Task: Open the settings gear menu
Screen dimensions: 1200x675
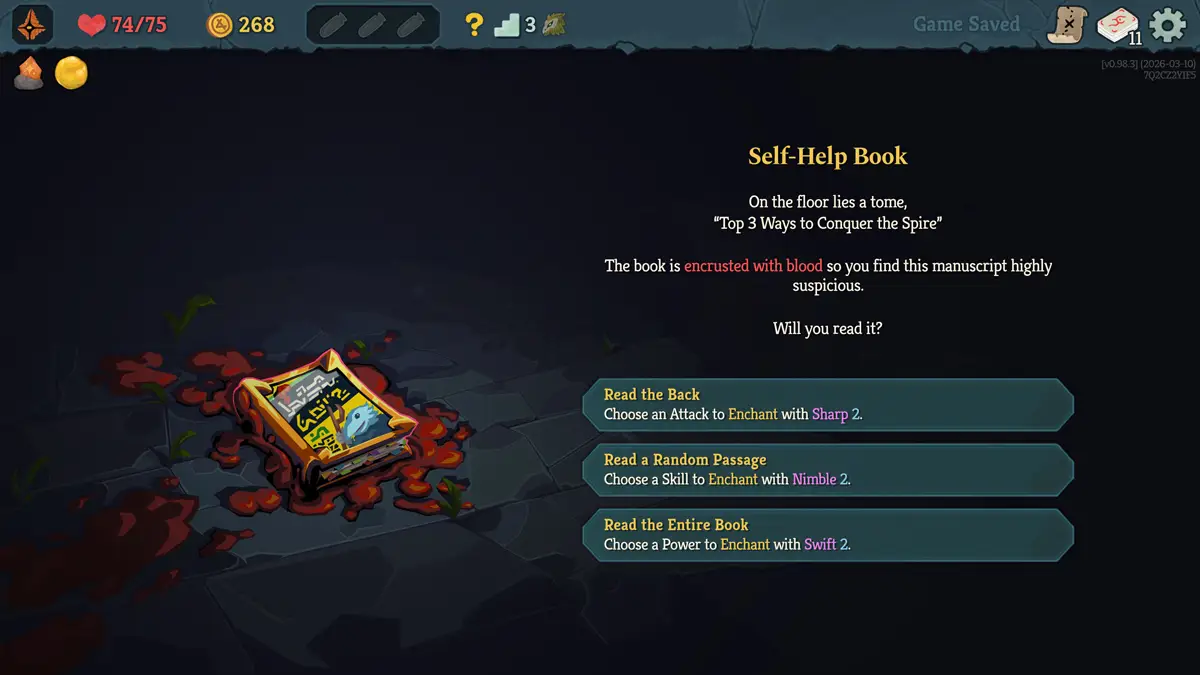Action: (1167, 25)
